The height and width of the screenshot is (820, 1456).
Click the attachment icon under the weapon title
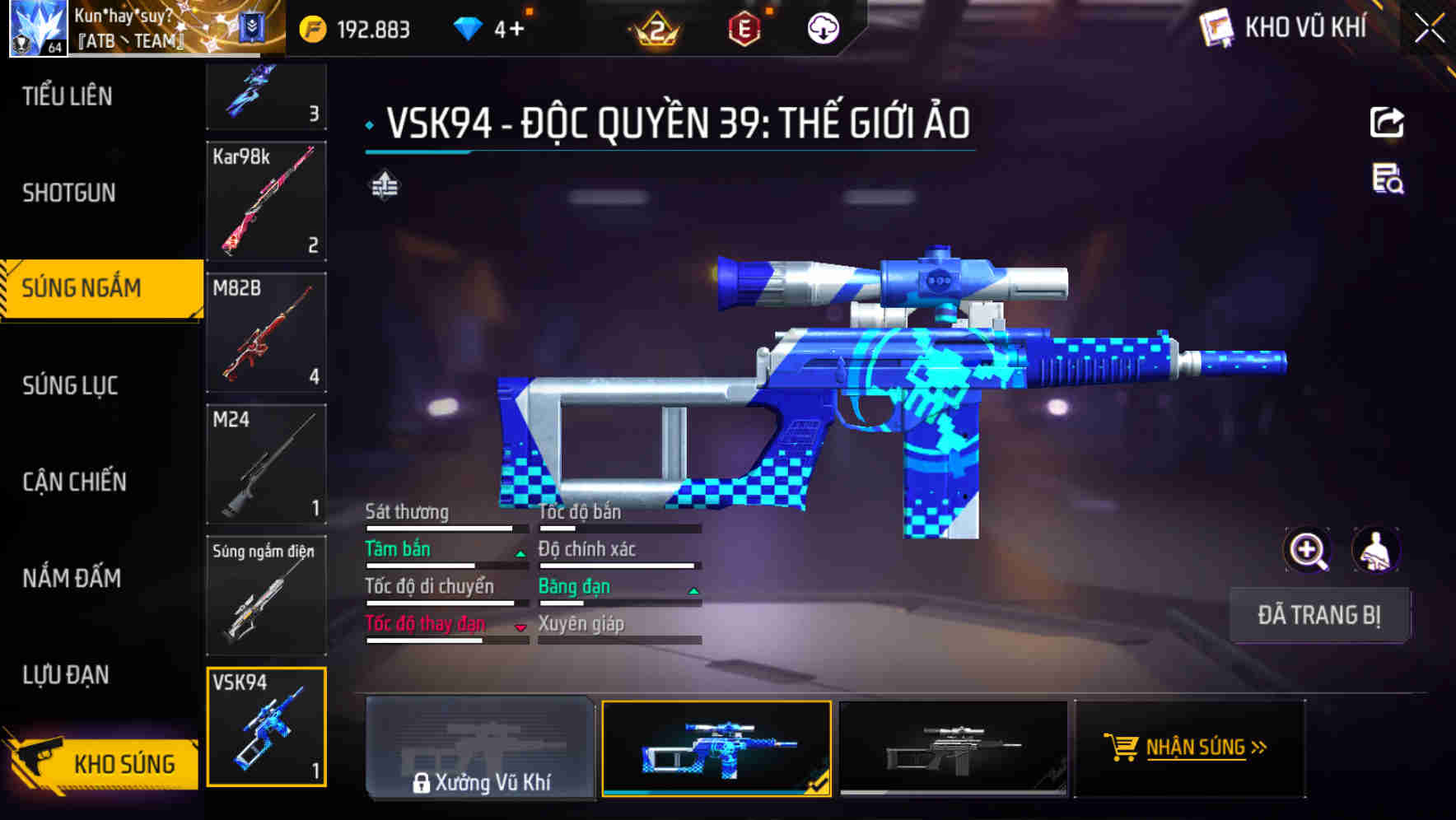click(x=384, y=185)
